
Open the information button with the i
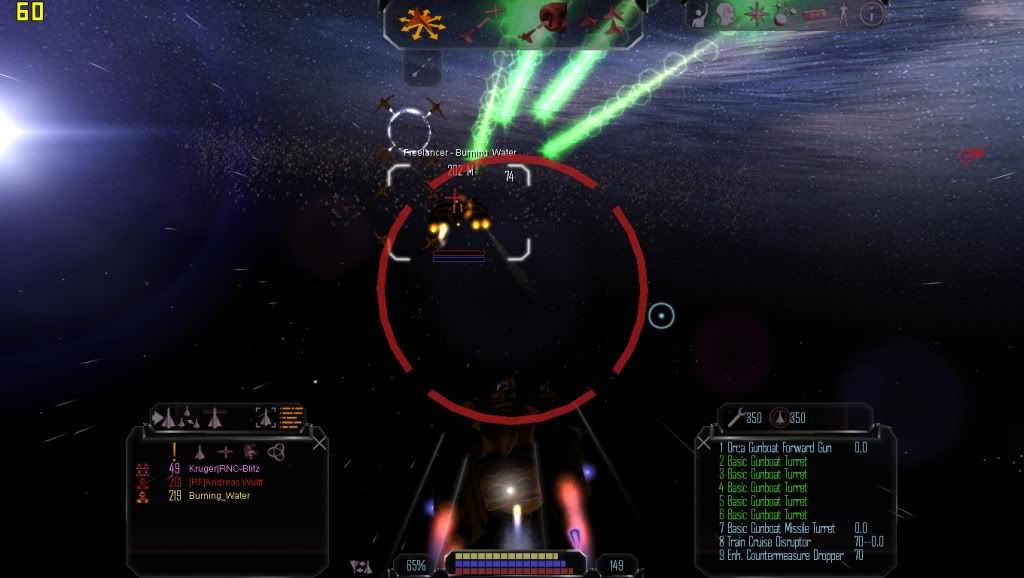point(872,14)
